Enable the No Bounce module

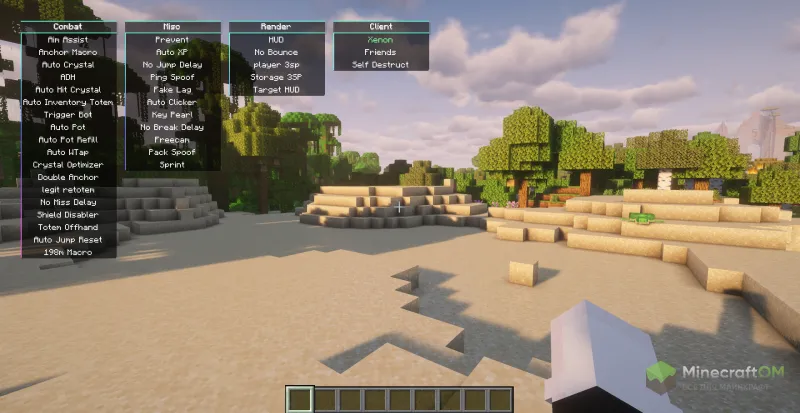point(276,52)
